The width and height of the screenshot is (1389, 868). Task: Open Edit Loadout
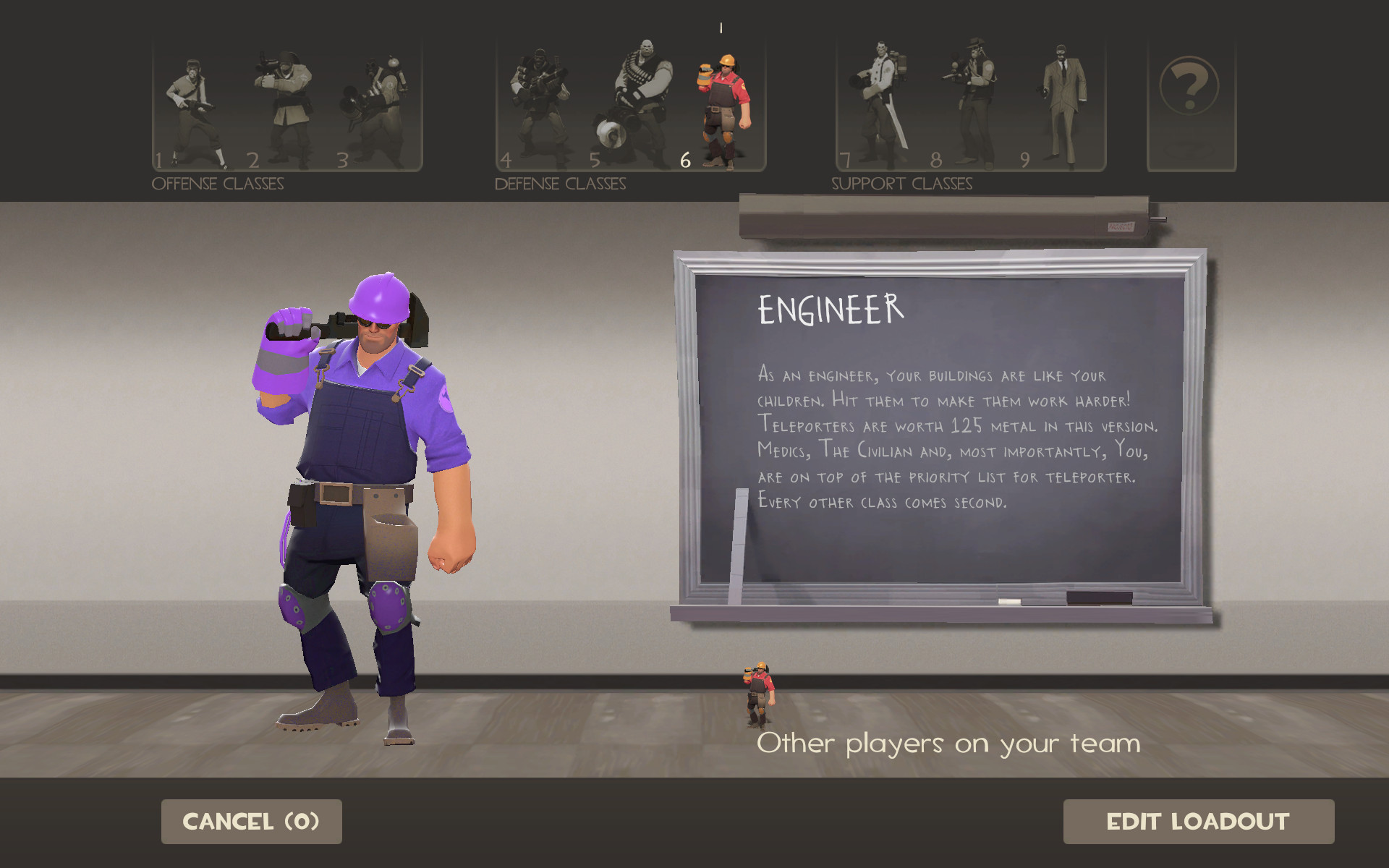tap(1199, 821)
